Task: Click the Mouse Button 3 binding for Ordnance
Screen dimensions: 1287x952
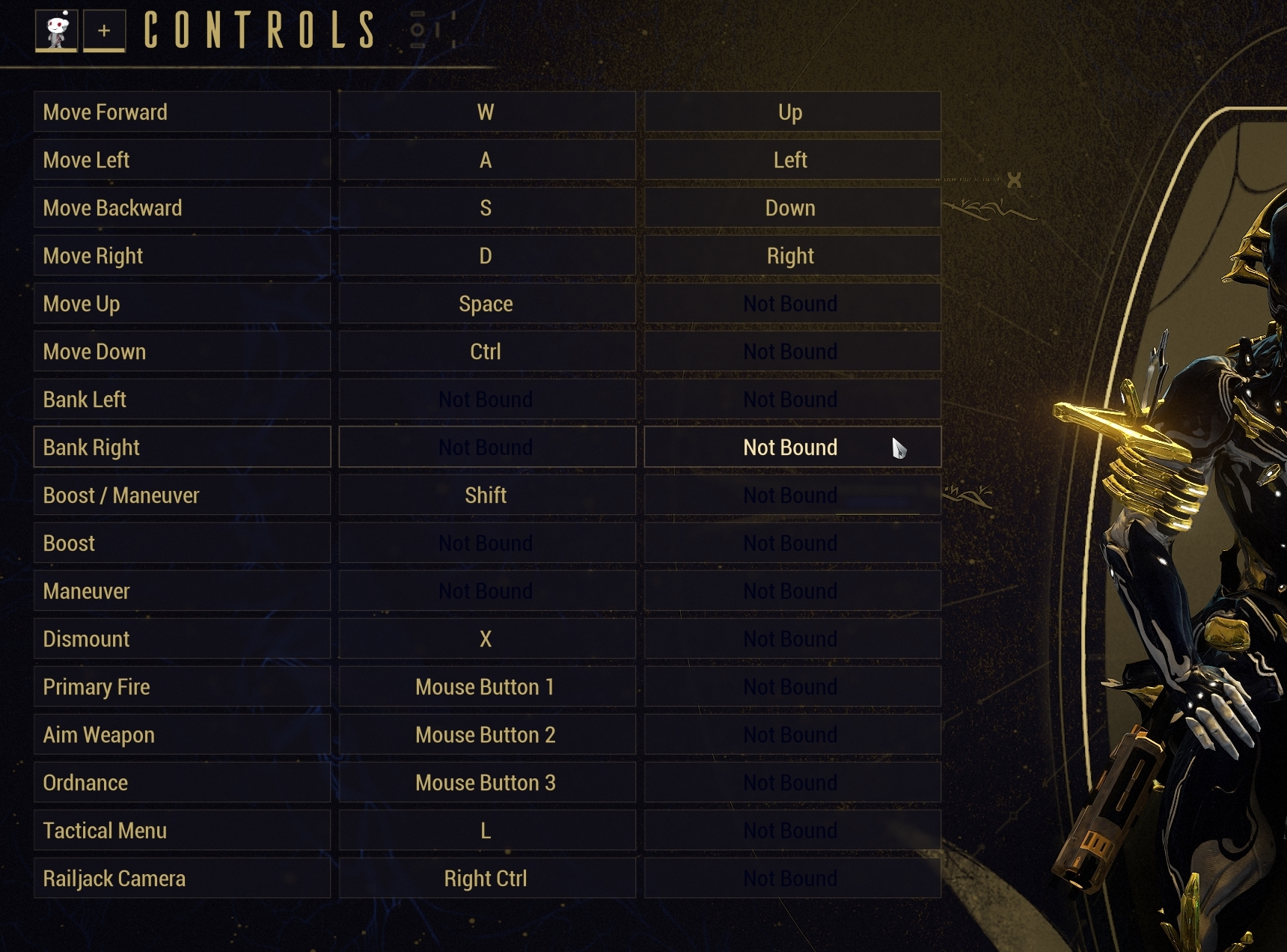Action: pyautogui.click(x=486, y=782)
